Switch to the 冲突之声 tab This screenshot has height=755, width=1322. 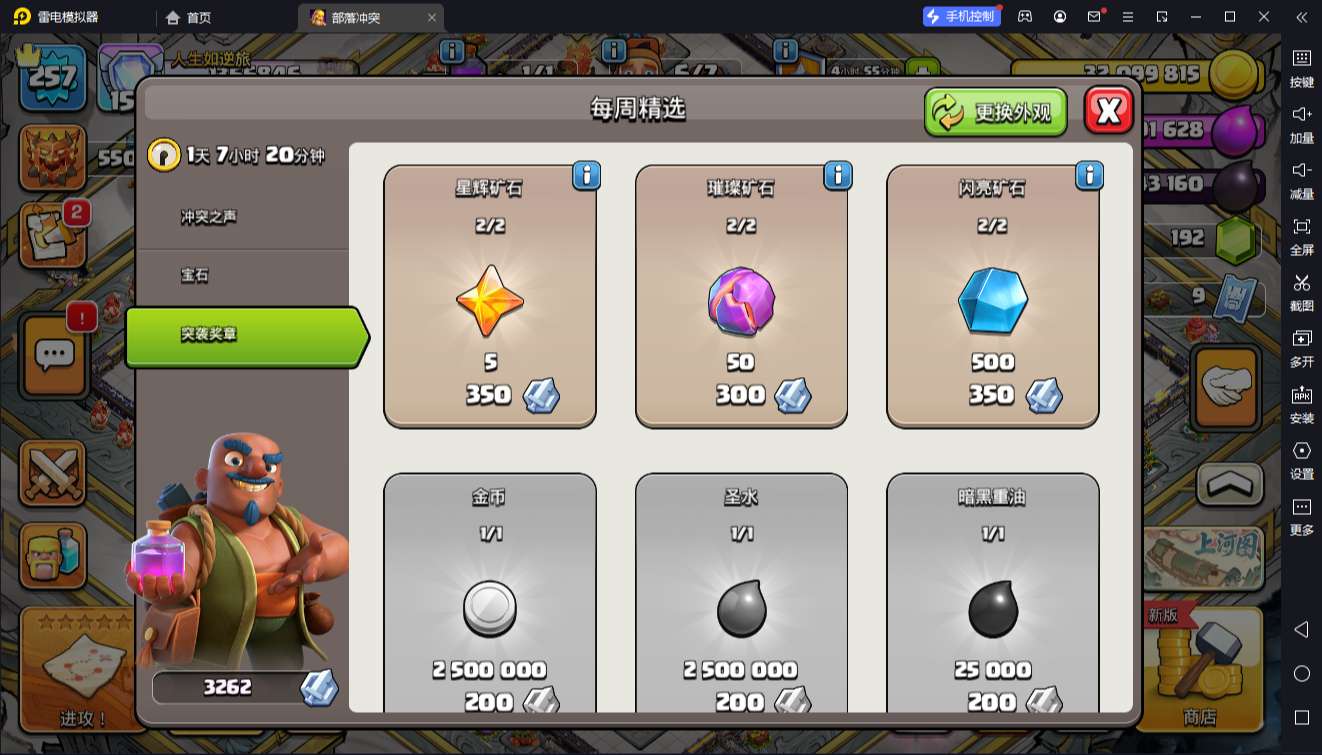[x=209, y=217]
